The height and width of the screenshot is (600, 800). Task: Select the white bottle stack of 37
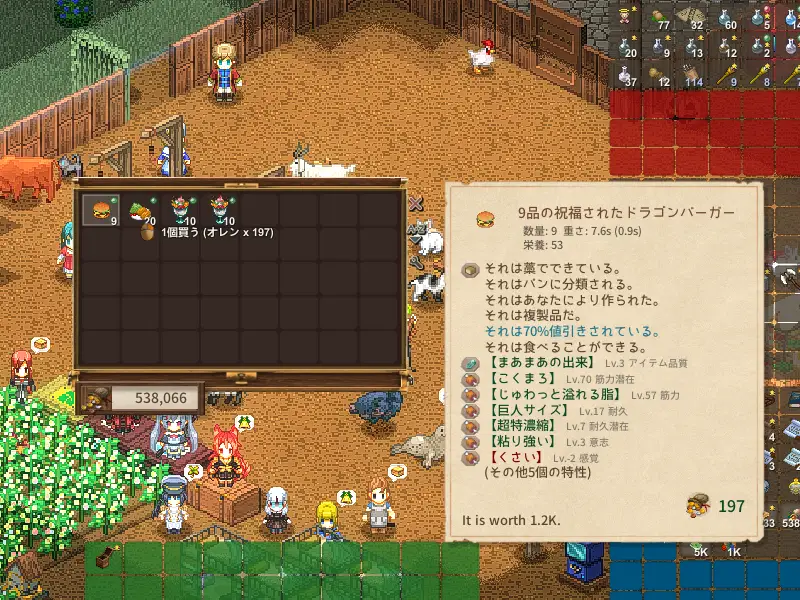[x=626, y=75]
